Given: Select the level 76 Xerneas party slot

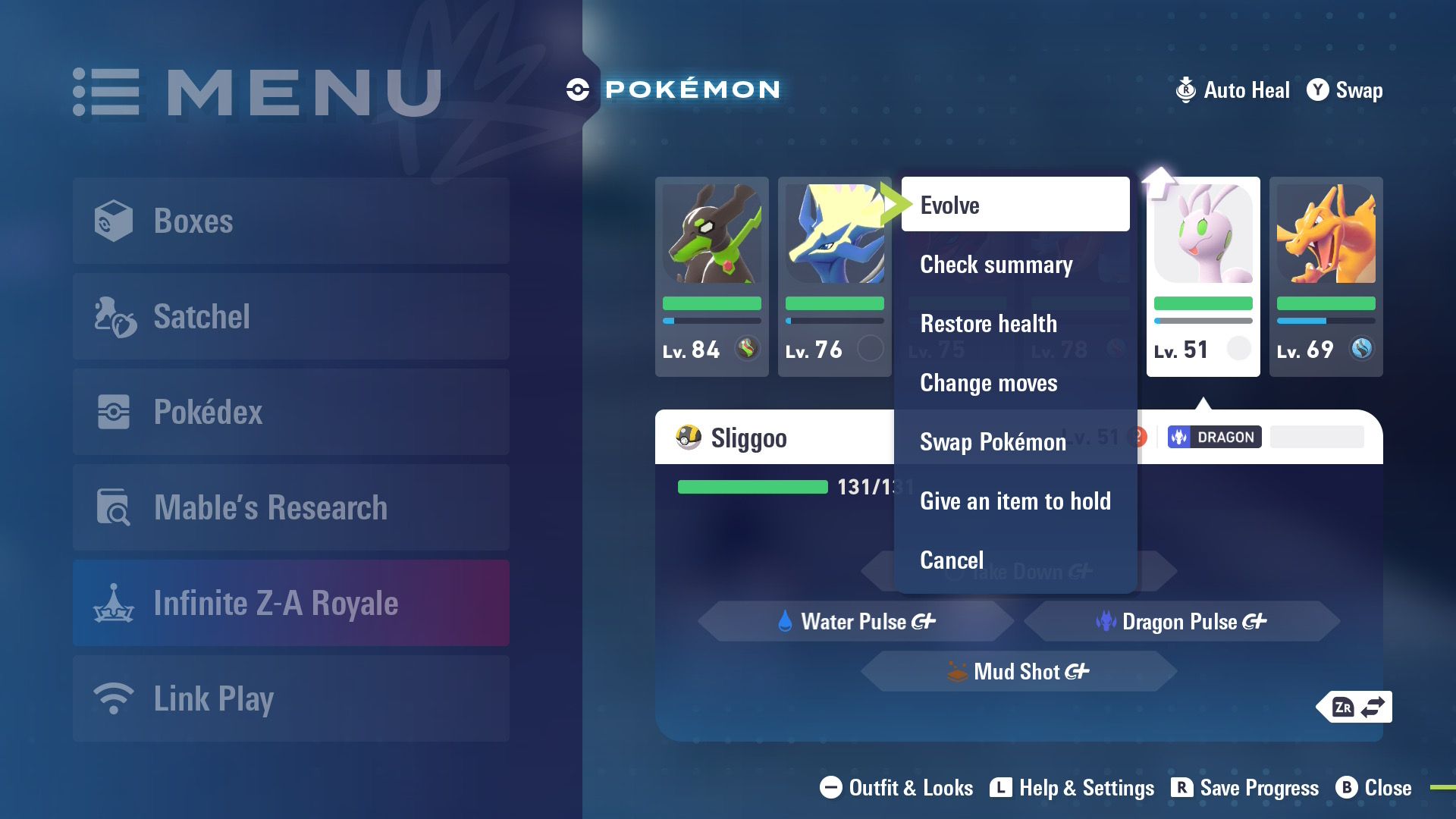Looking at the screenshot, I should coord(834,277).
